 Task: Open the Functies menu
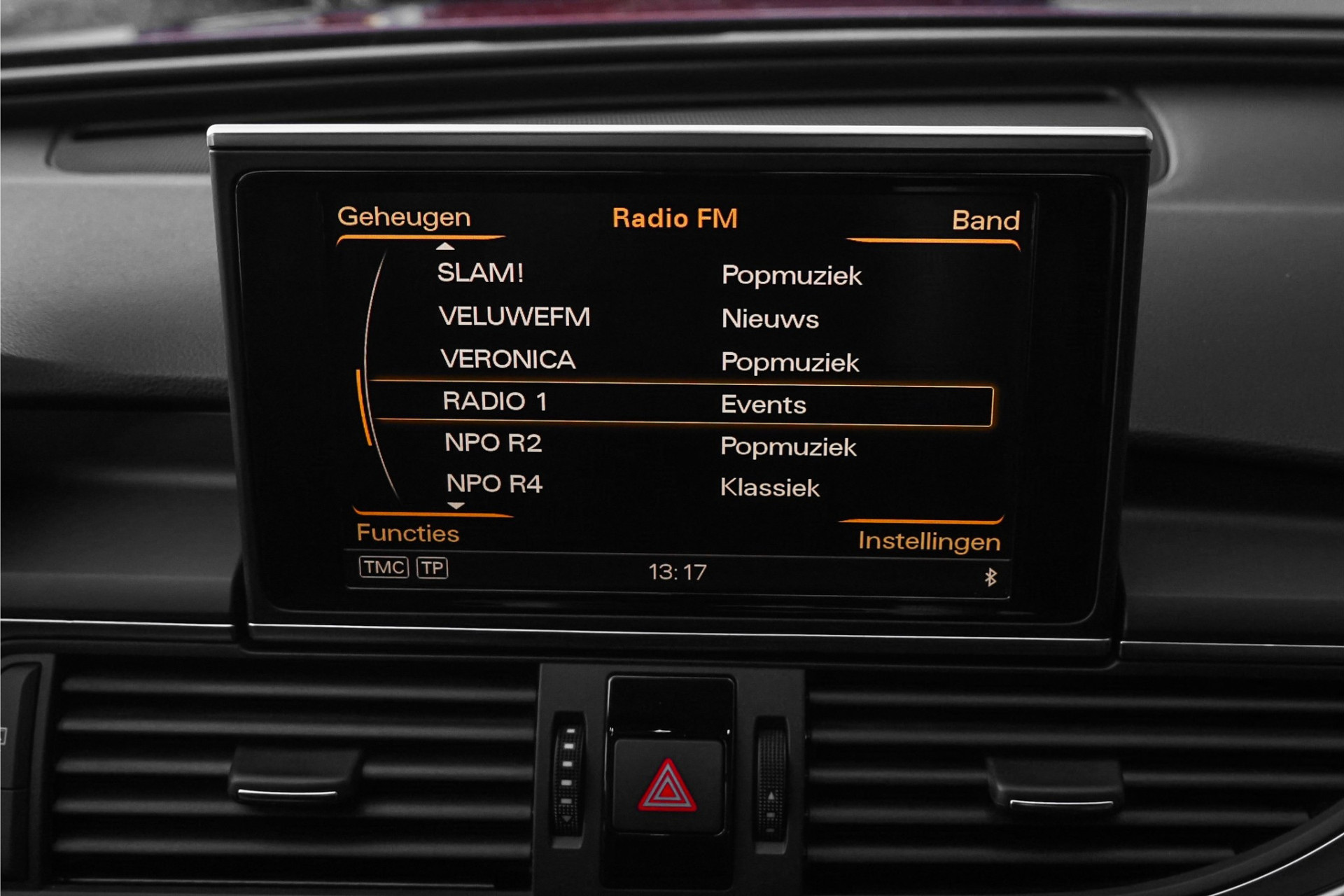click(407, 533)
